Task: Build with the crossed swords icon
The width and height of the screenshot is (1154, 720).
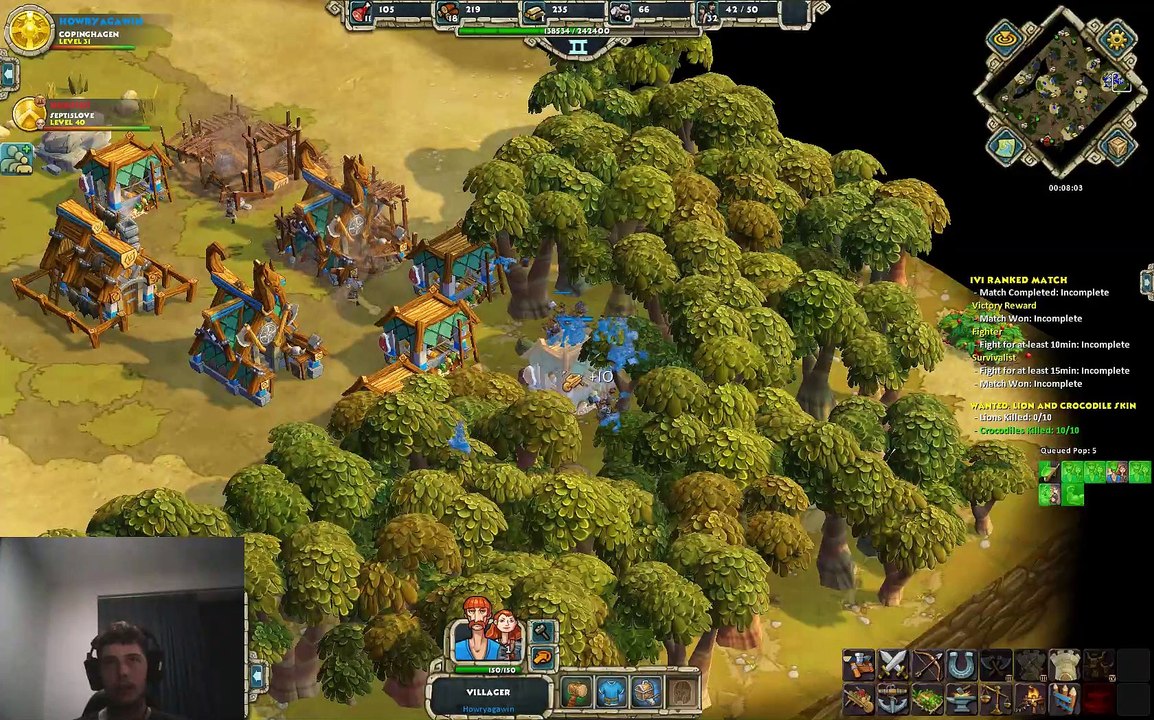Action: (x=893, y=664)
